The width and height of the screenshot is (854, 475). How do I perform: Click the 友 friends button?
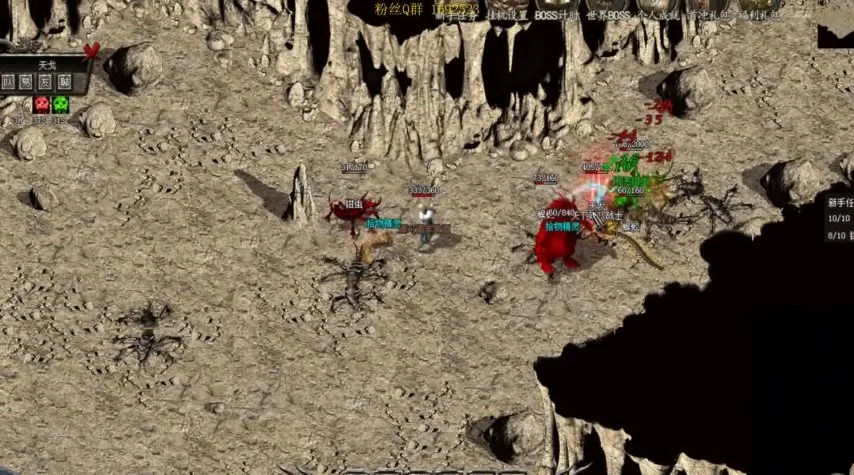coord(46,82)
